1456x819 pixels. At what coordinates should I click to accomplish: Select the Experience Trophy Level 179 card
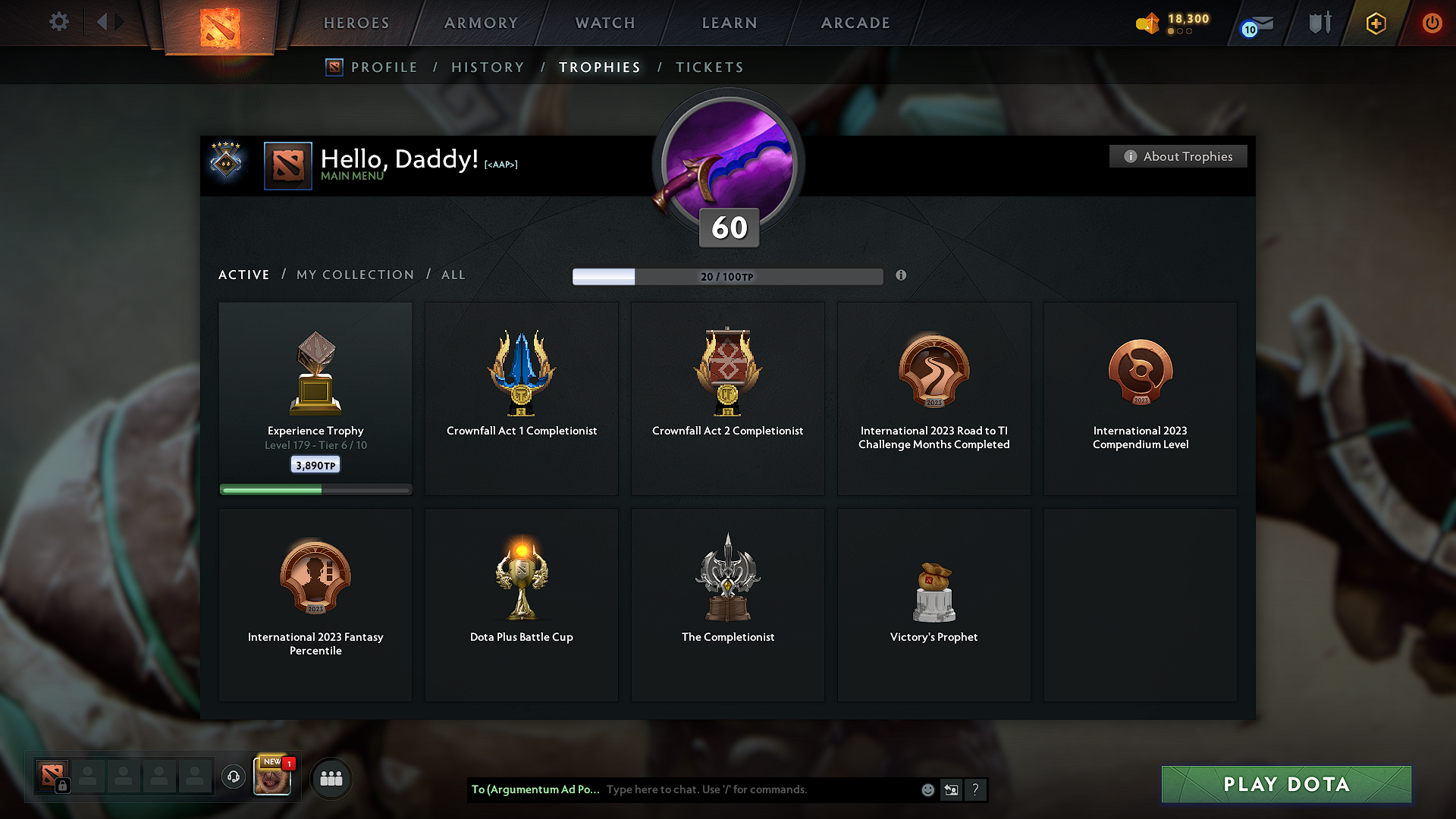coord(315,398)
